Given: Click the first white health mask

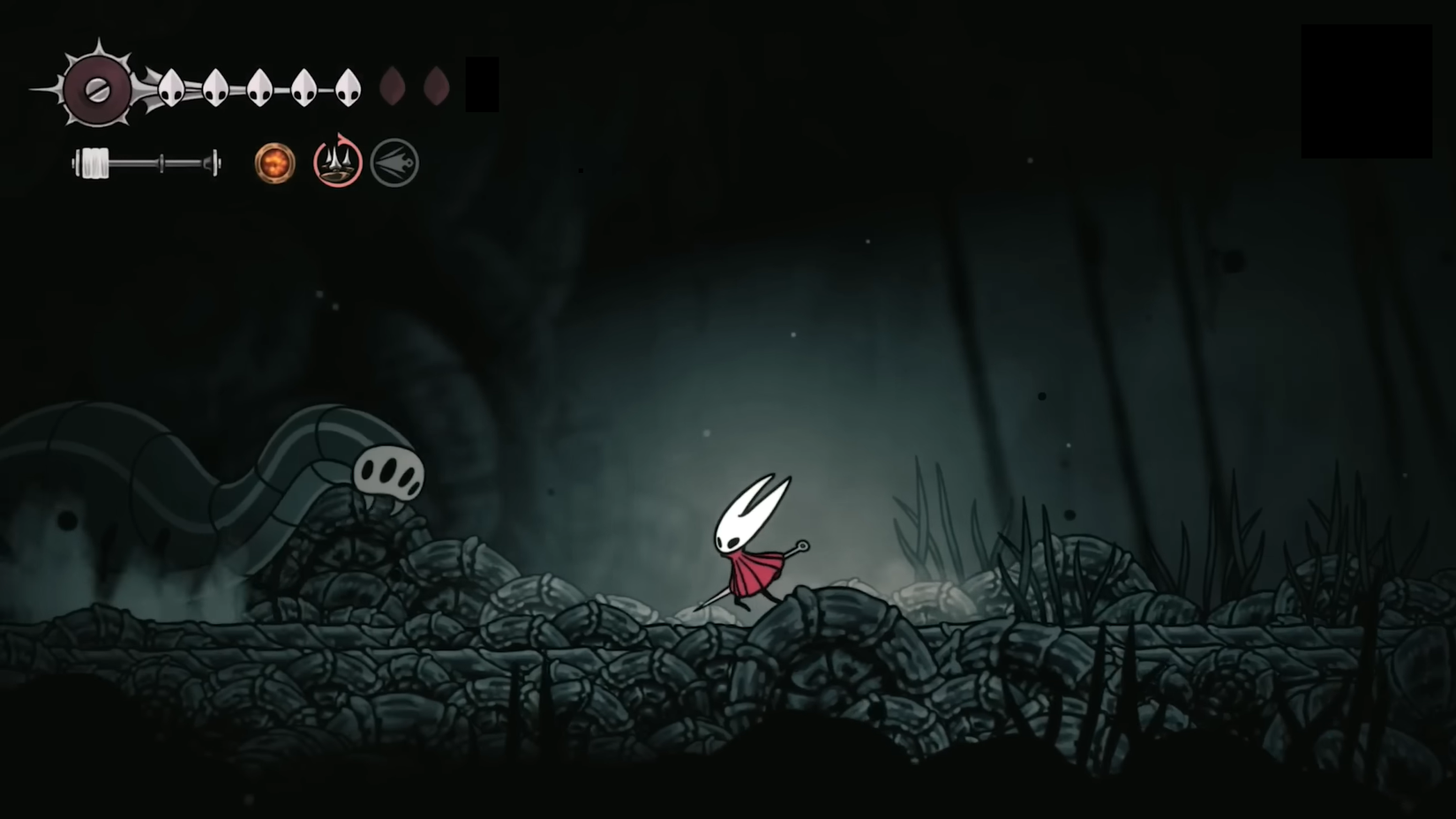Looking at the screenshot, I should coord(170,88).
